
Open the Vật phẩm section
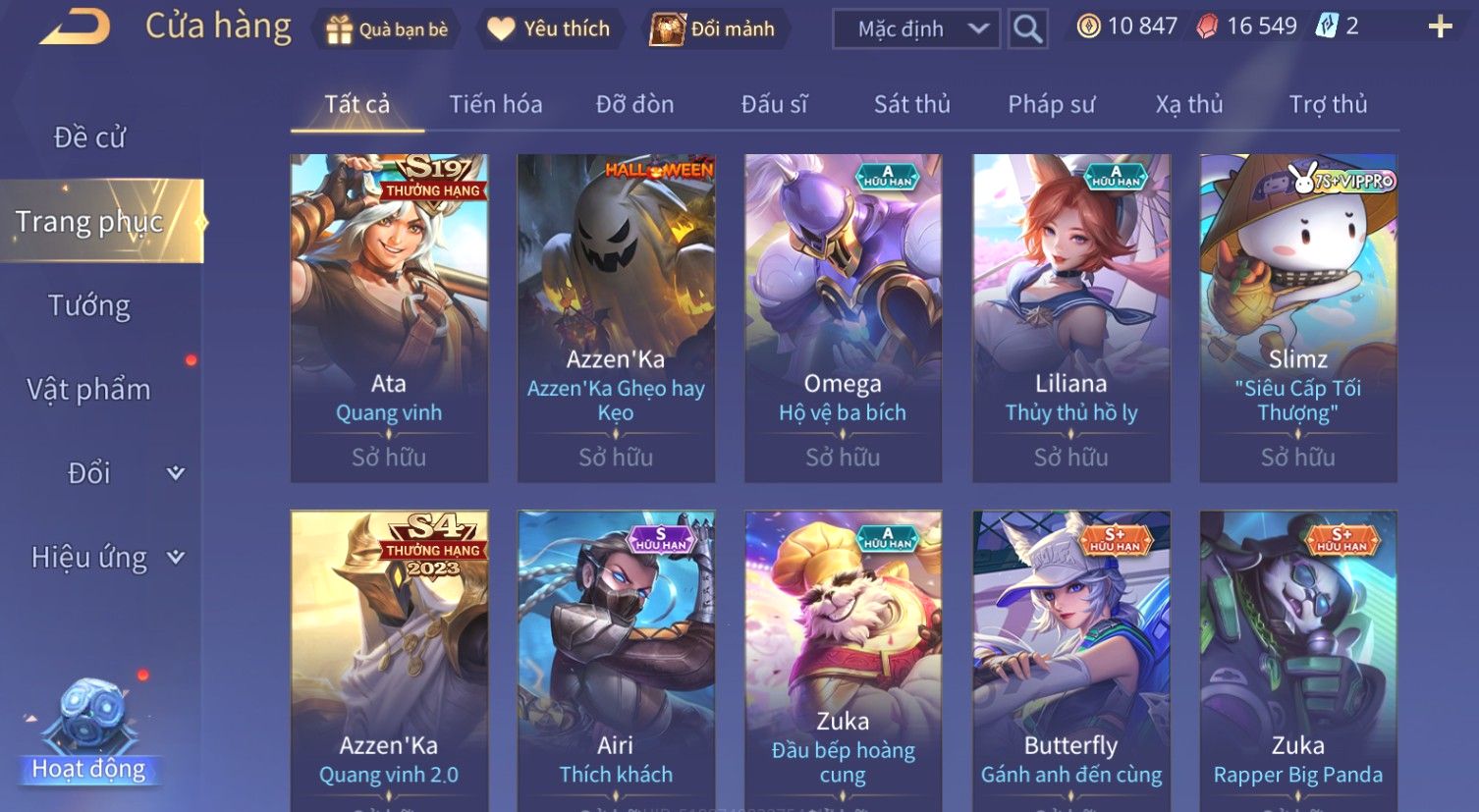[x=89, y=390]
